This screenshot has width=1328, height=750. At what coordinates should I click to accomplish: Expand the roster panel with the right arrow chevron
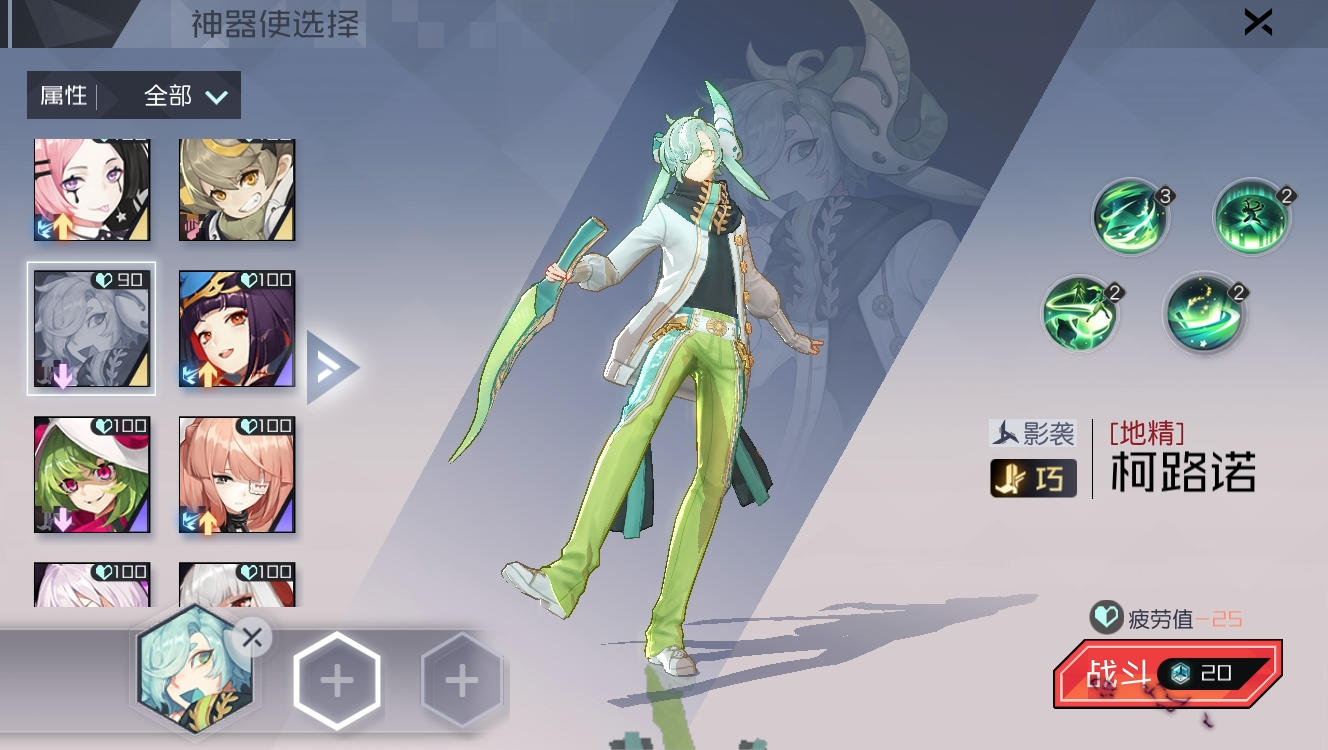[x=335, y=367]
